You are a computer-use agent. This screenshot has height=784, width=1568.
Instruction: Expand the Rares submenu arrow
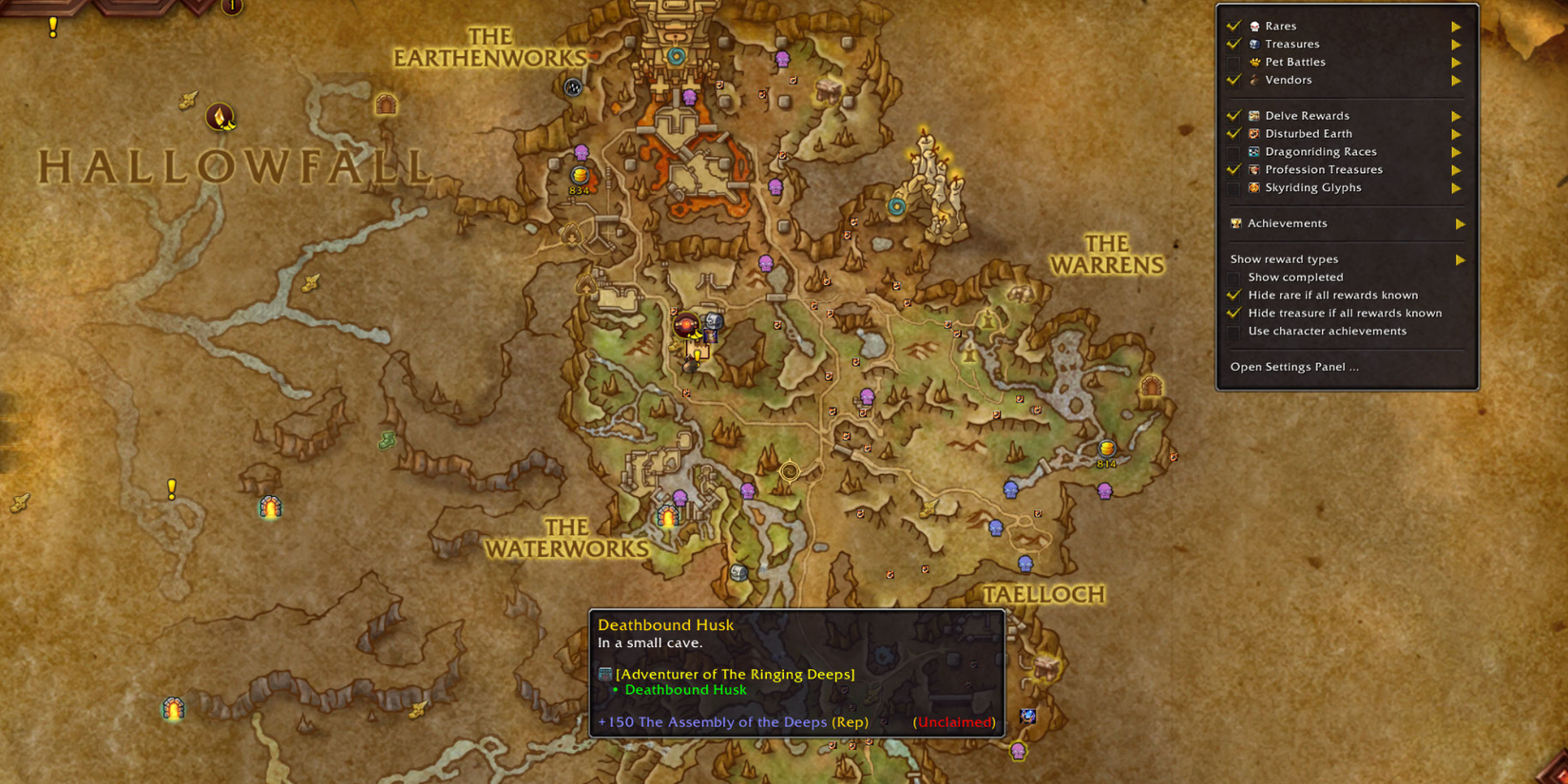[1457, 26]
